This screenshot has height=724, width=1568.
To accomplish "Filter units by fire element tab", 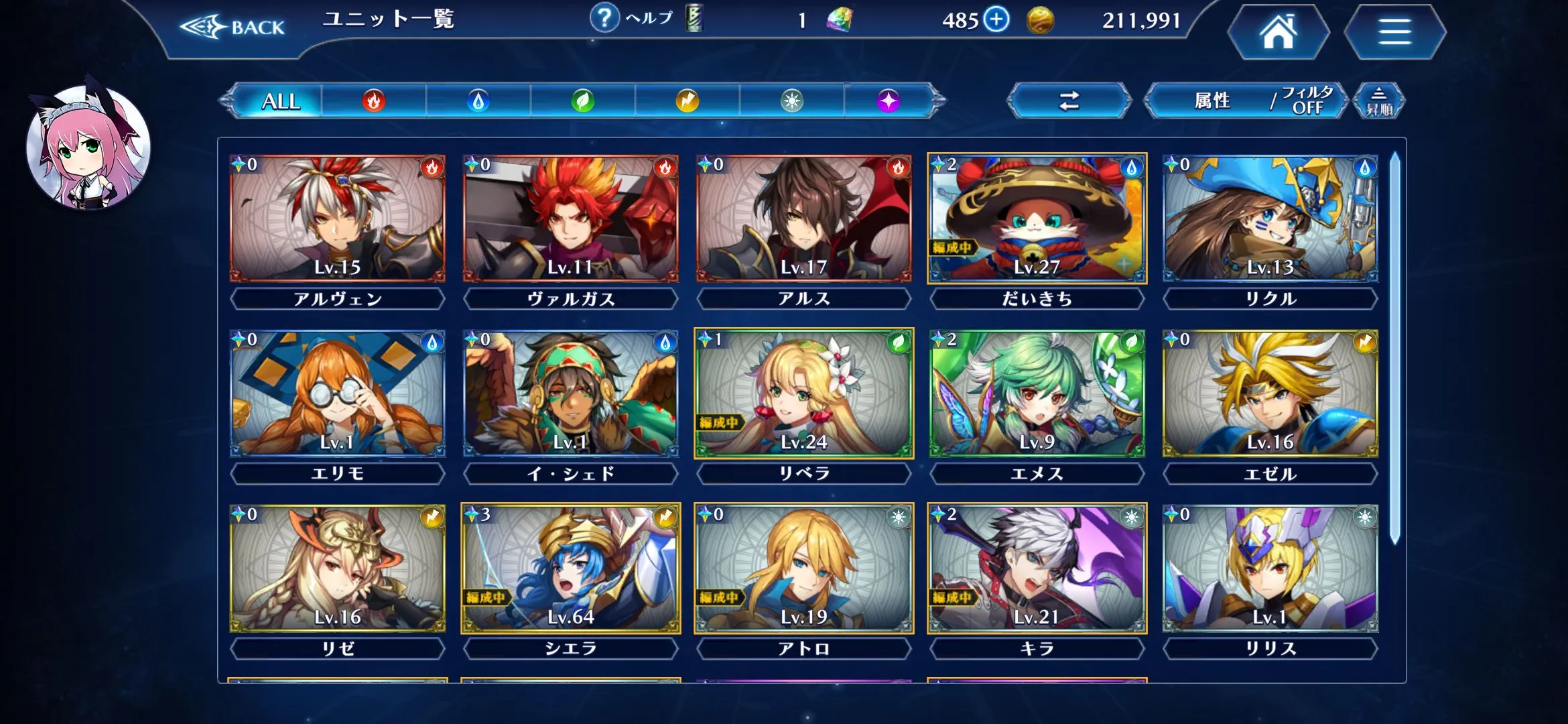I will [374, 101].
